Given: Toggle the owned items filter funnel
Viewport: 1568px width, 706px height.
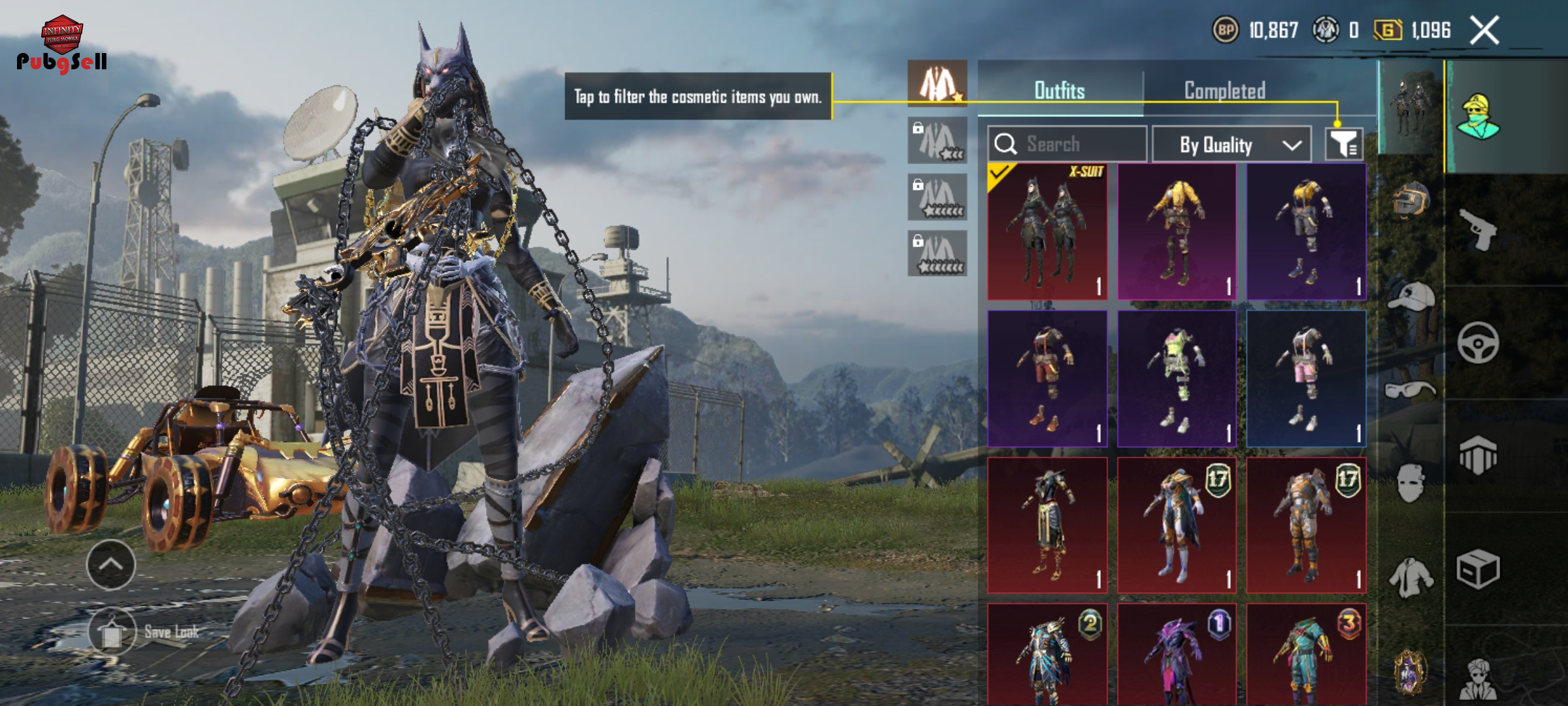Looking at the screenshot, I should [x=1343, y=144].
